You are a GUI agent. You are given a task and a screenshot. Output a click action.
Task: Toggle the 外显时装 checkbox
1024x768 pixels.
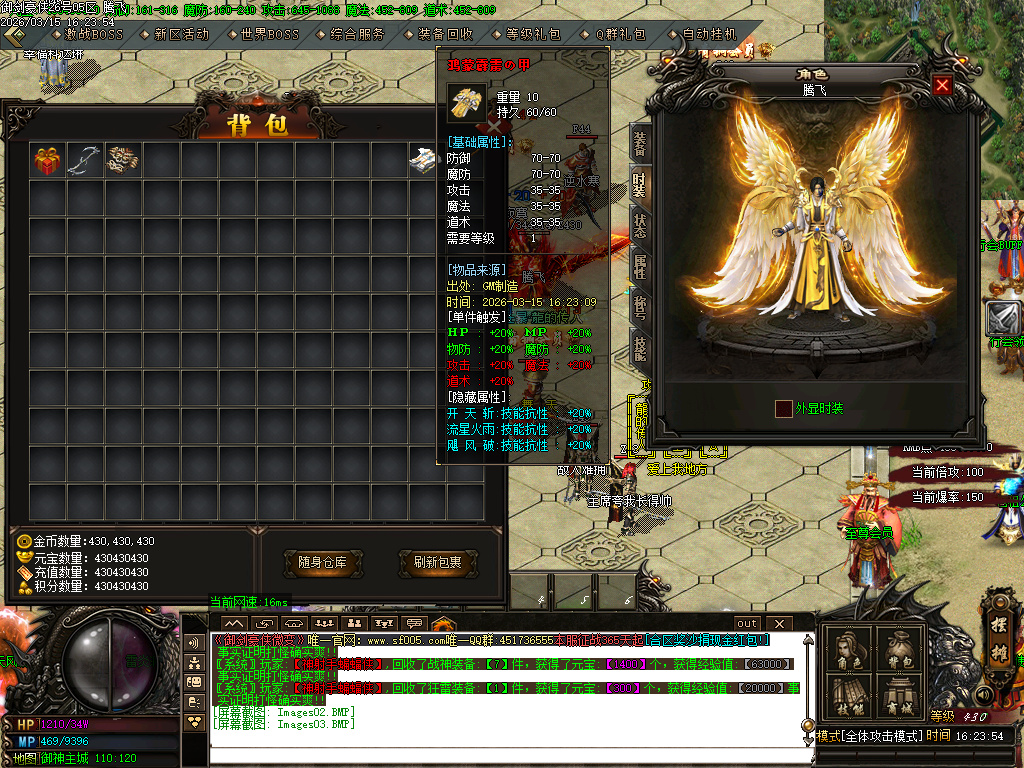click(x=784, y=408)
